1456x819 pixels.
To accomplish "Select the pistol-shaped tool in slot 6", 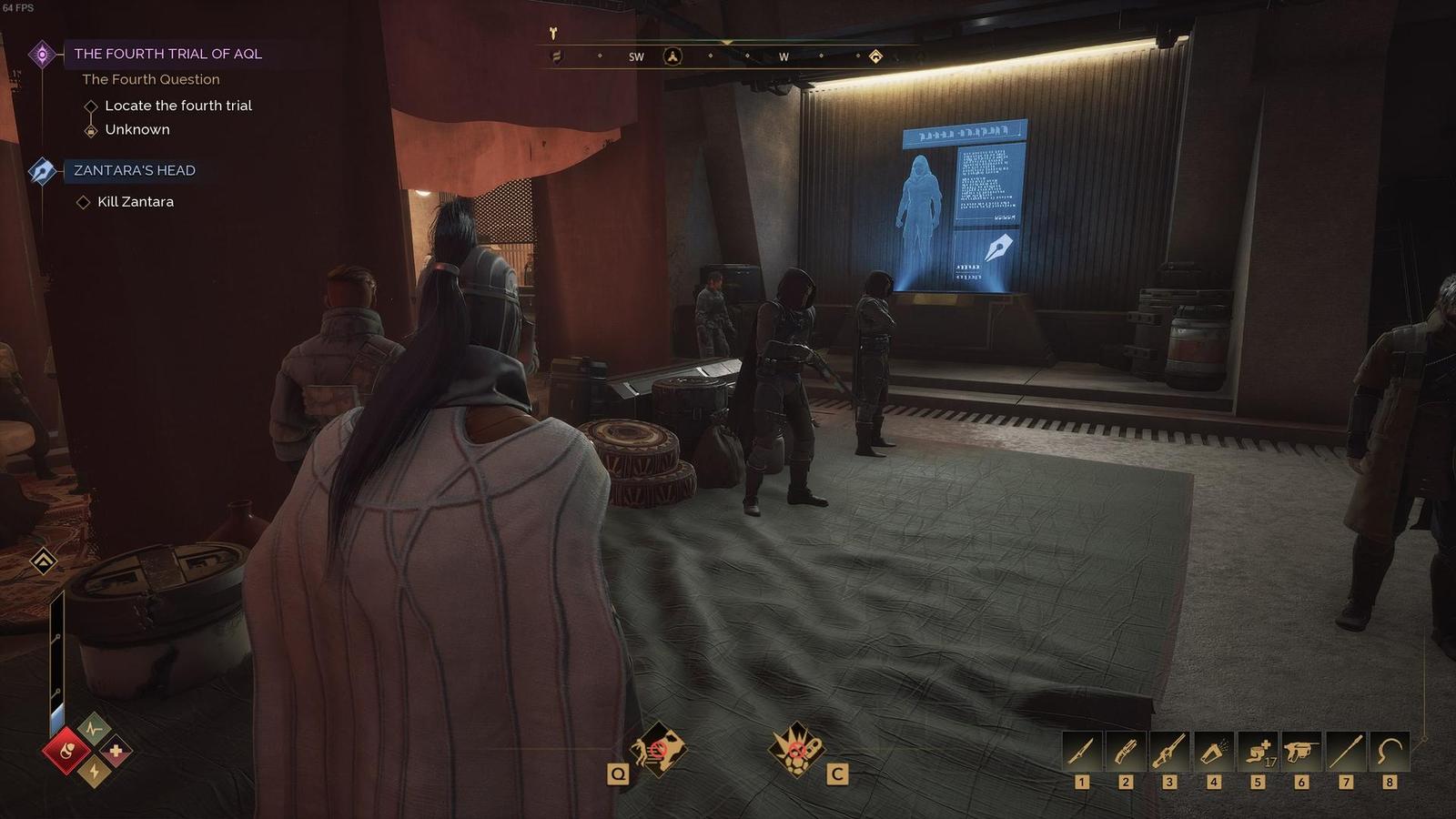I will [1301, 752].
